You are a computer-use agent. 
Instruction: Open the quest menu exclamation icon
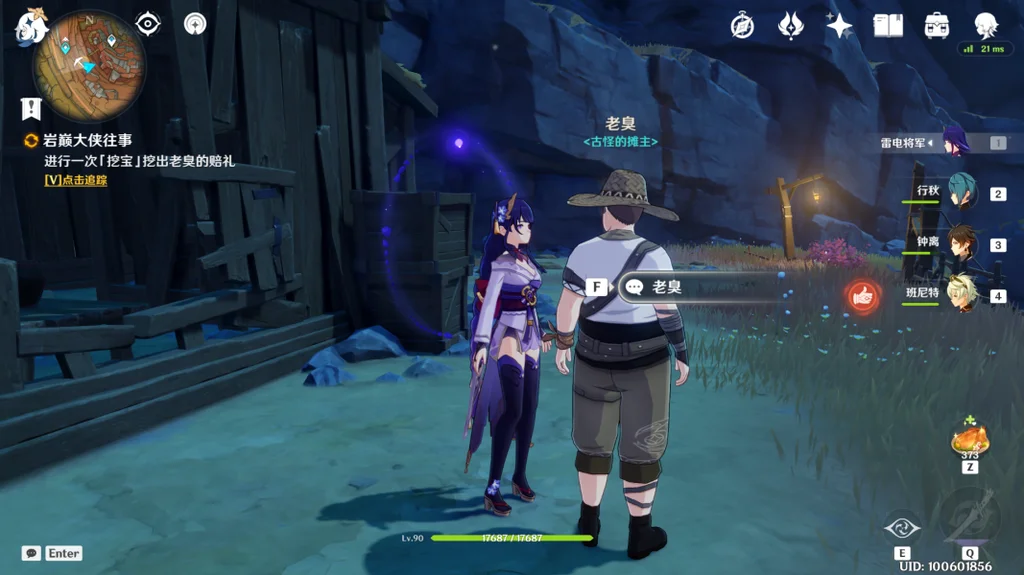point(30,108)
